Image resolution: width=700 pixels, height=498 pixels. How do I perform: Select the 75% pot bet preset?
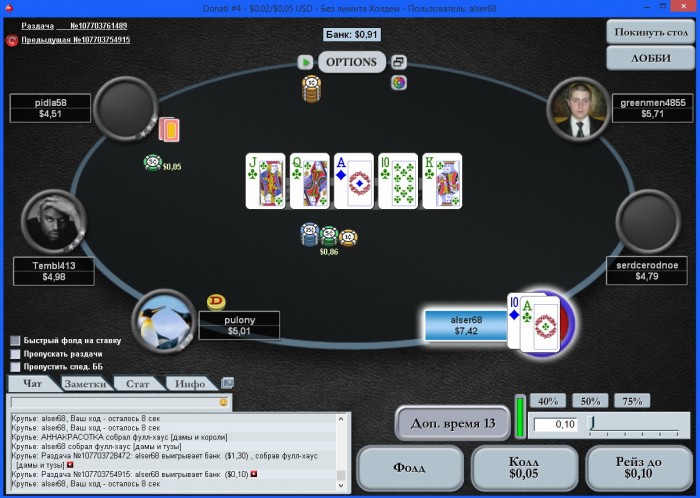pyautogui.click(x=632, y=401)
